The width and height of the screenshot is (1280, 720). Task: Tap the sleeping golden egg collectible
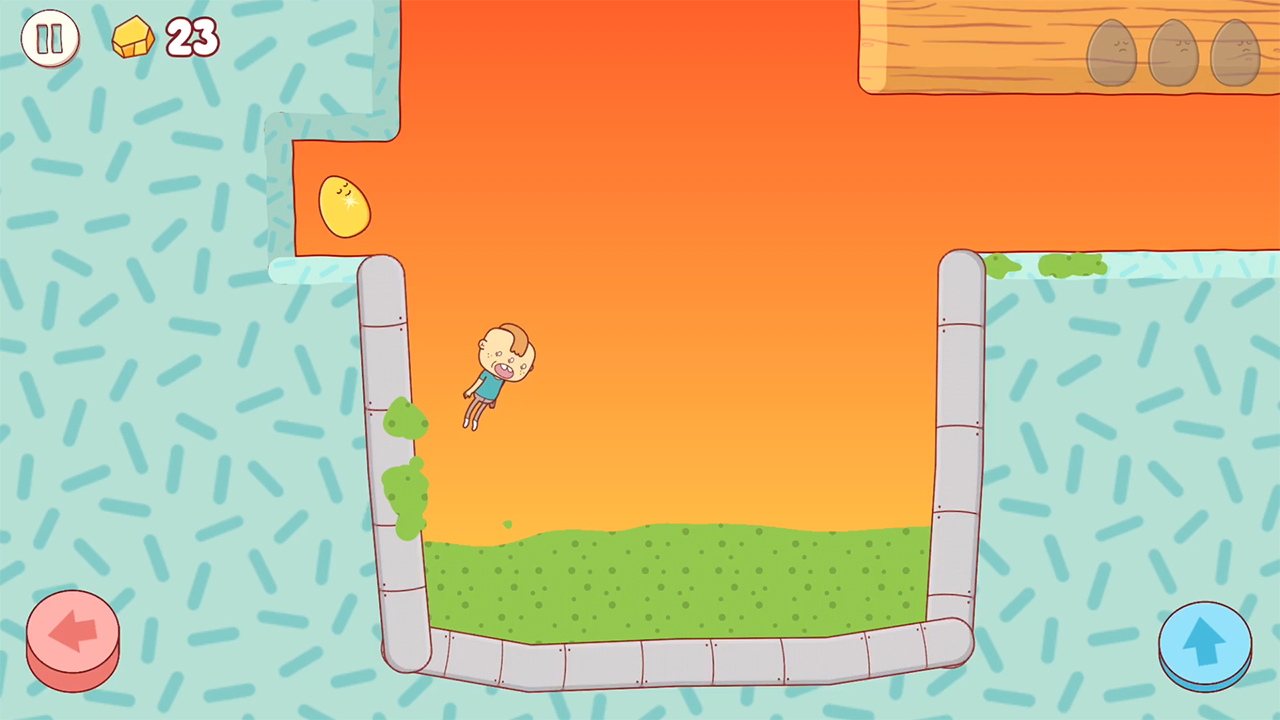344,204
